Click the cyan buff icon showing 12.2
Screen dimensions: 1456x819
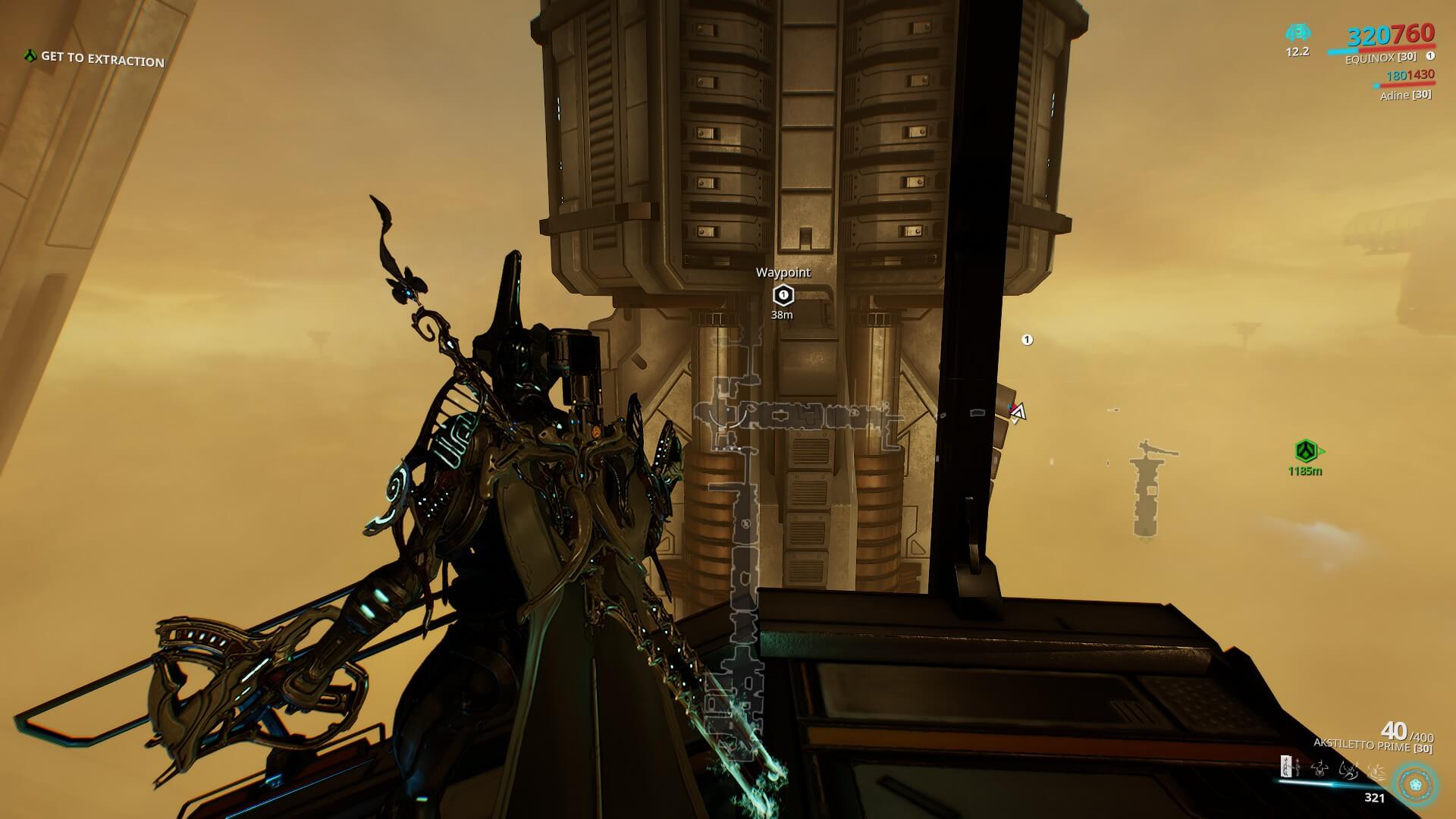coord(1297,33)
